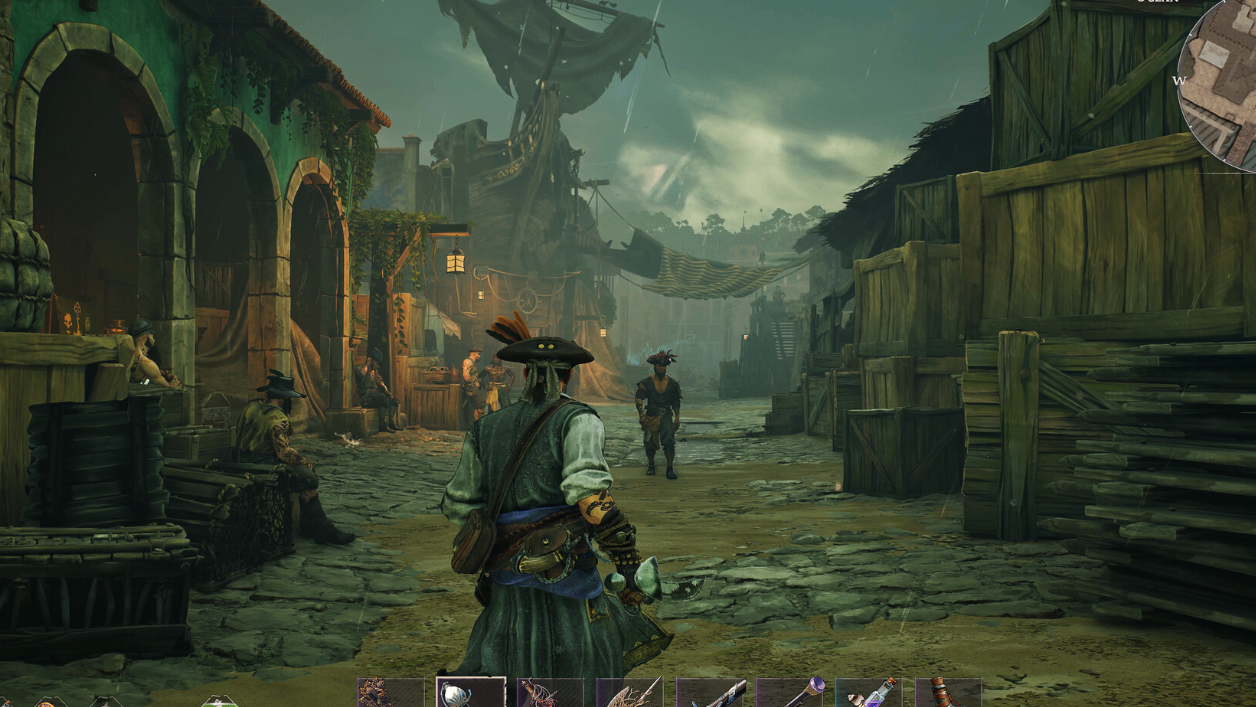Select the highlighted white bulb hotbar slot
This screenshot has width=1256, height=707.
pyautogui.click(x=470, y=693)
